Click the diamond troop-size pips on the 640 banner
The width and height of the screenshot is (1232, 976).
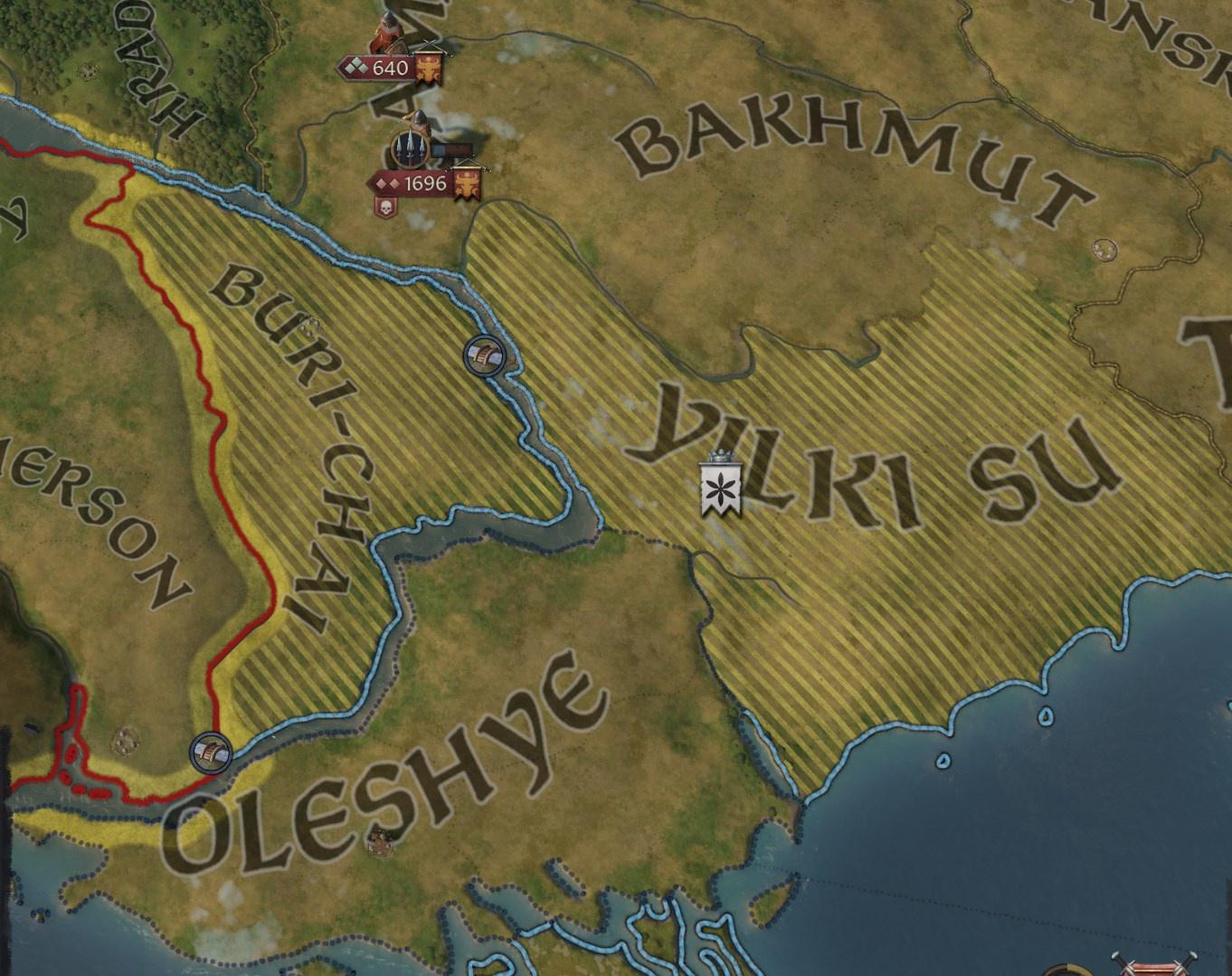click(358, 68)
